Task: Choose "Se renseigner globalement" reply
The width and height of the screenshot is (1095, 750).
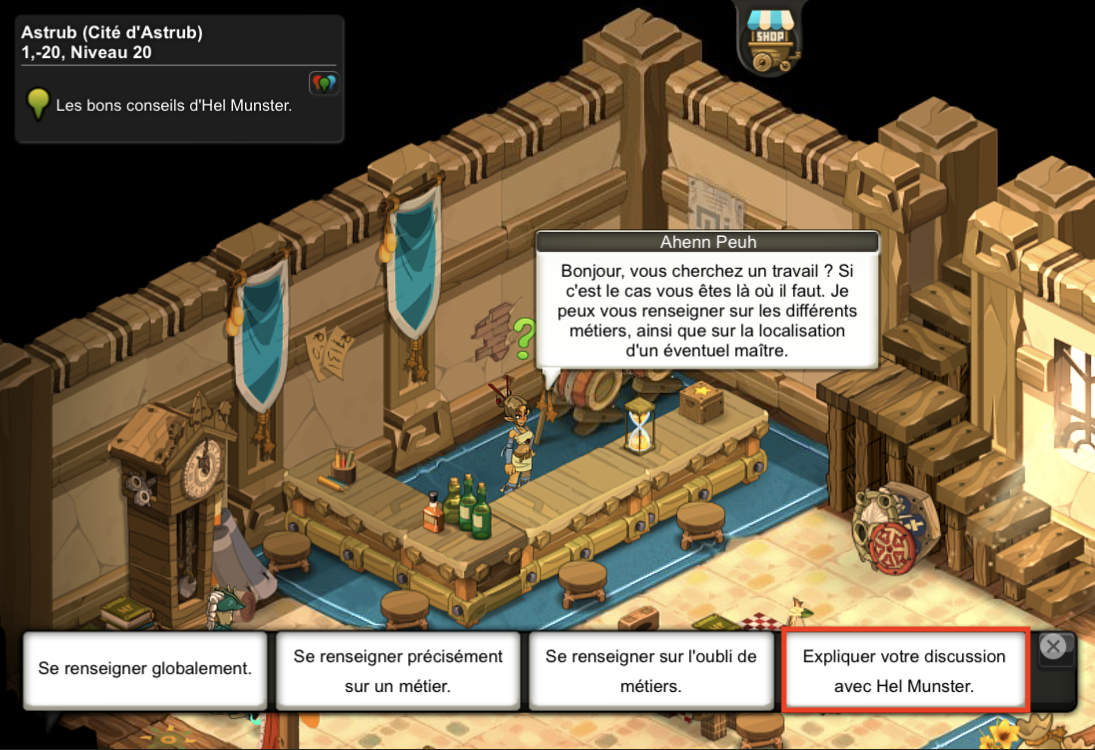Action: click(x=145, y=669)
